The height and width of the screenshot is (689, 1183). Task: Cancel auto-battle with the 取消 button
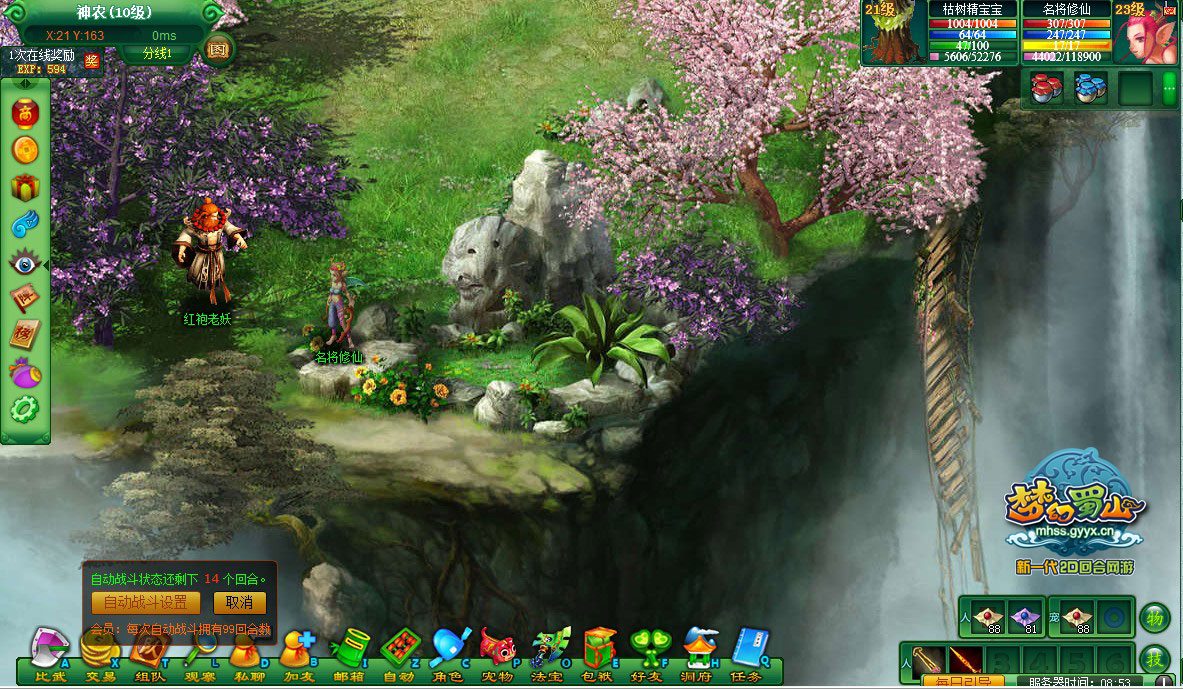(239, 603)
